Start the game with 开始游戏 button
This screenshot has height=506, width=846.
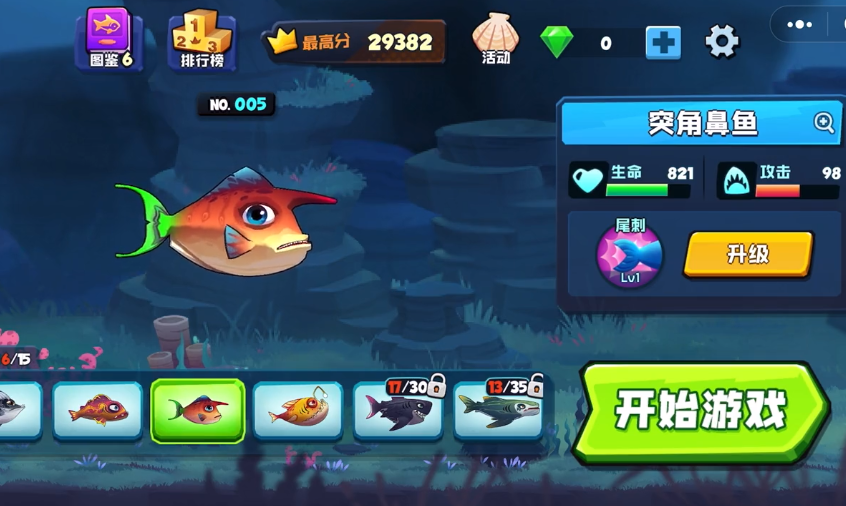[702, 411]
